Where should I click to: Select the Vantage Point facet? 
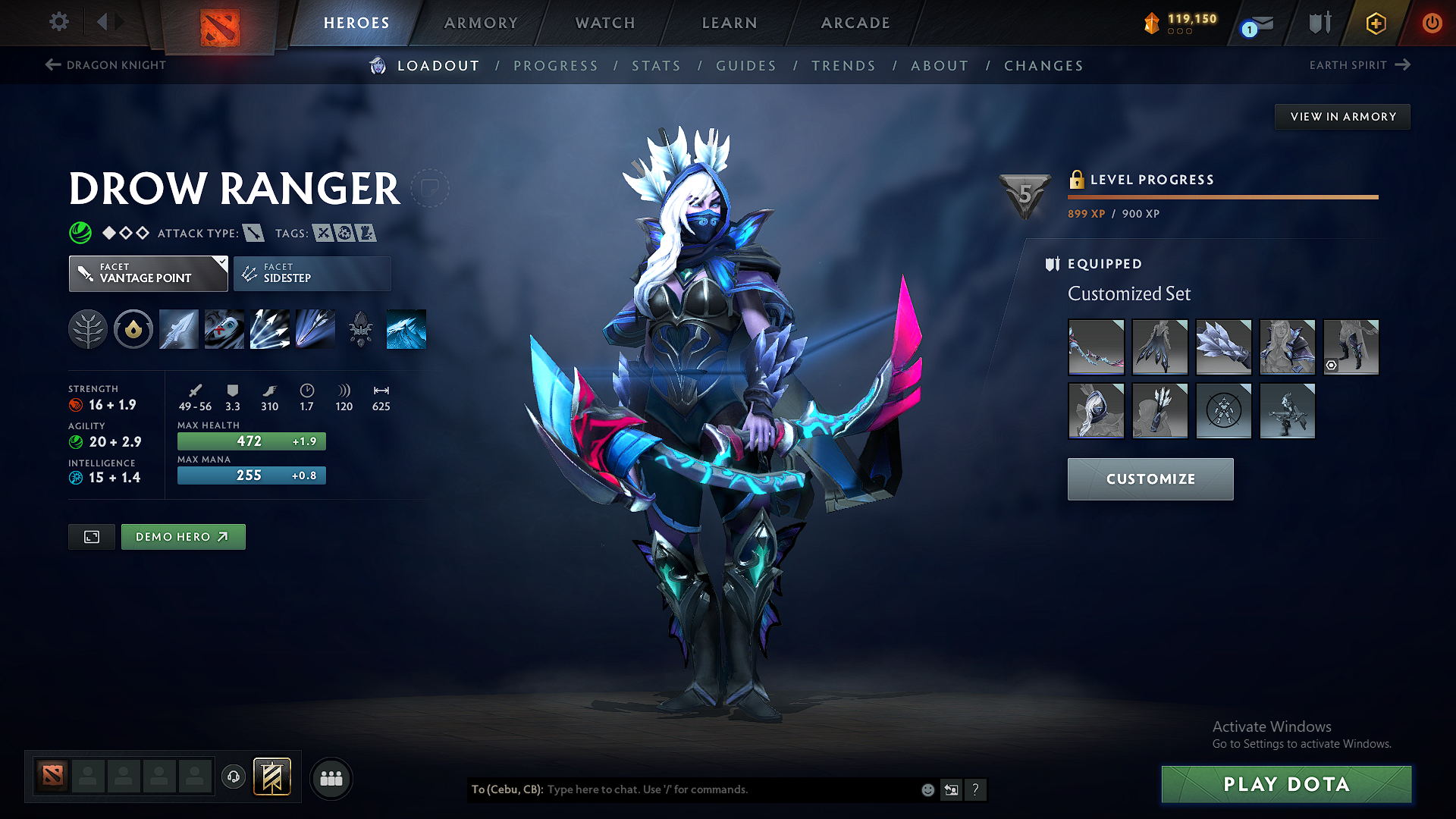148,273
